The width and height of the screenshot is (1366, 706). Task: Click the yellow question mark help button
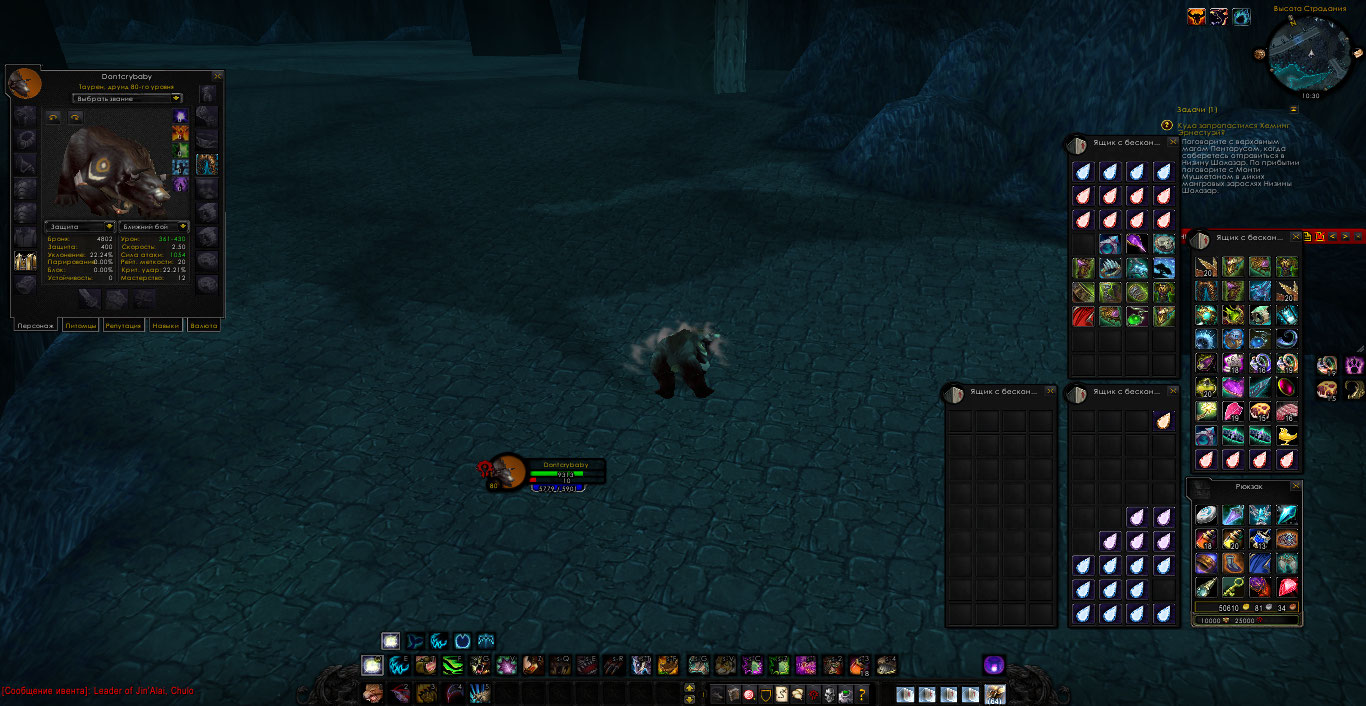click(x=862, y=695)
